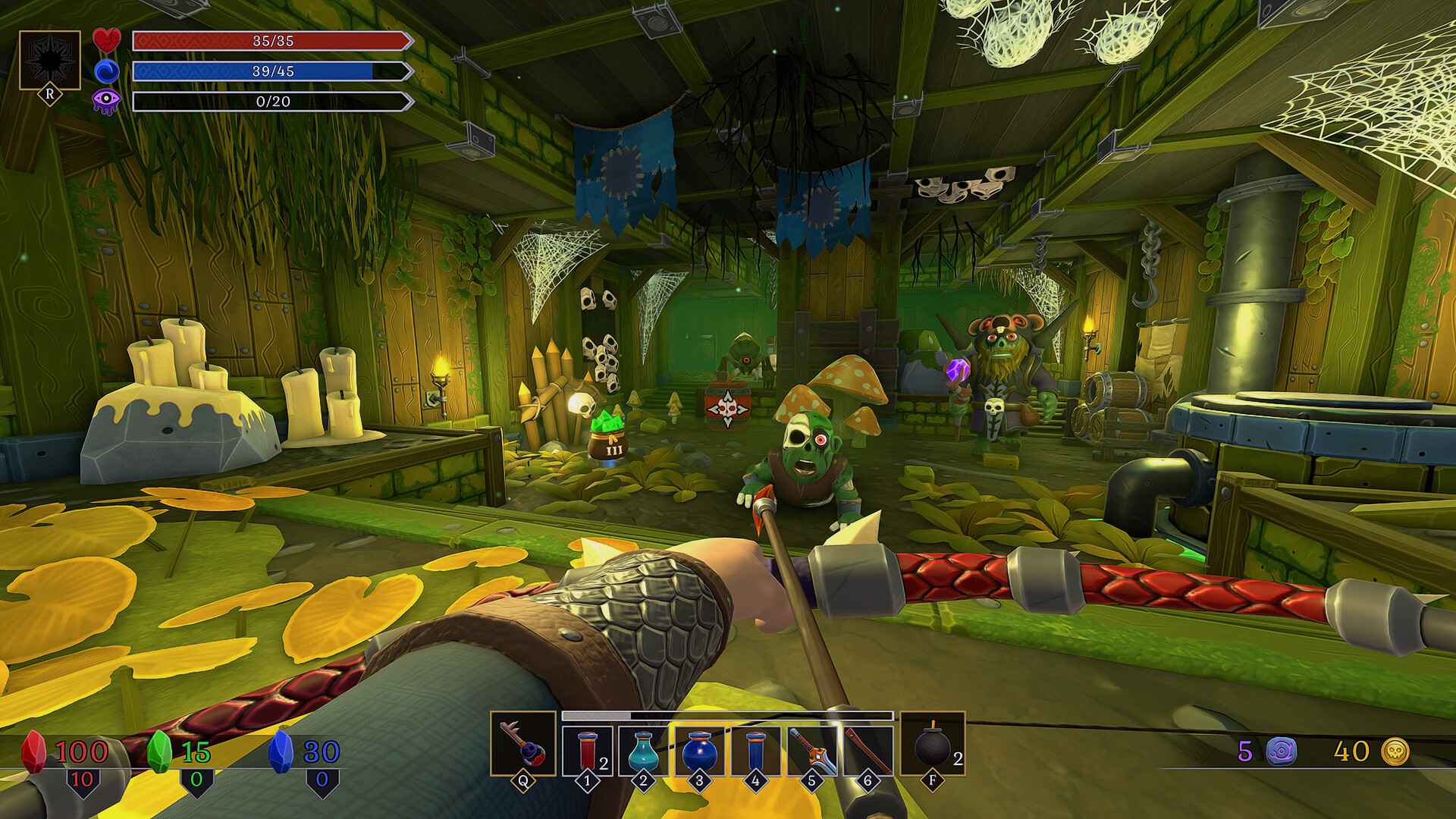Click the purple swirl token icon

pos(1281,751)
